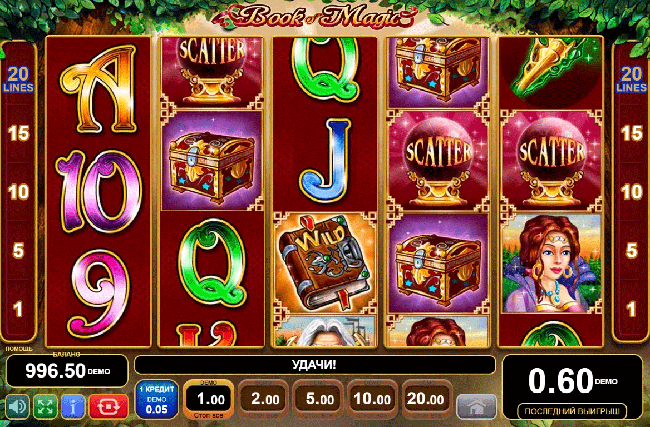The image size is (650, 427).
Task: Pick 5 lines on the right panel
Action: [630, 250]
